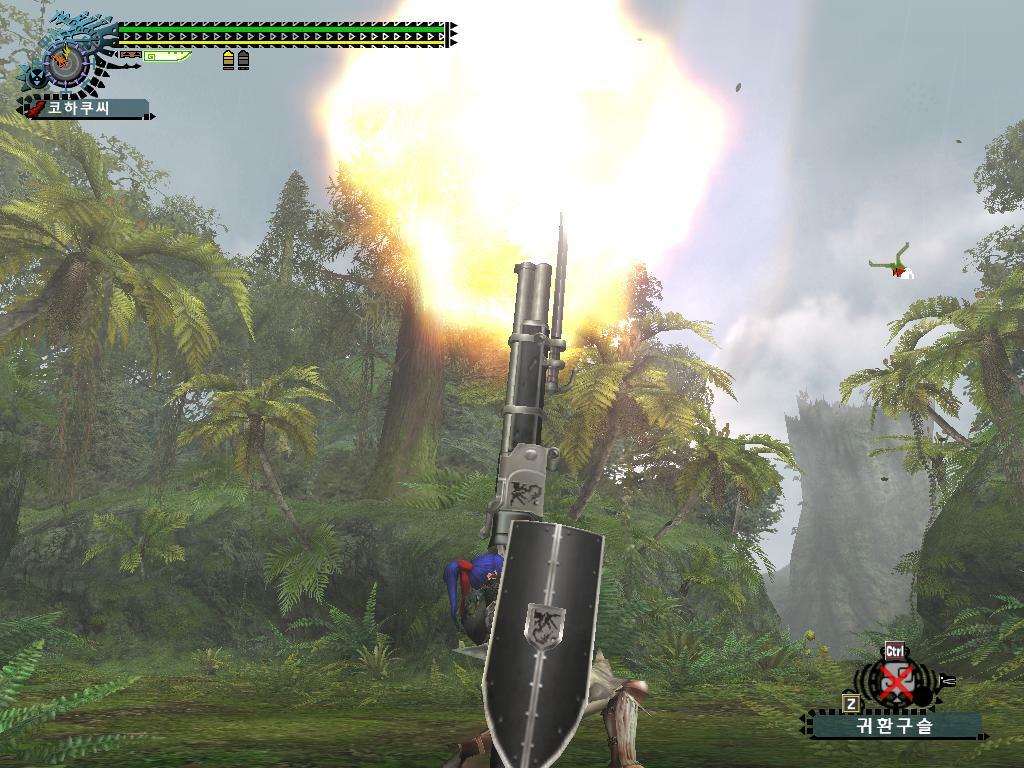This screenshot has height=768, width=1024.
Task: Select the crossed-out item icon in the item wheel
Action: point(897,684)
